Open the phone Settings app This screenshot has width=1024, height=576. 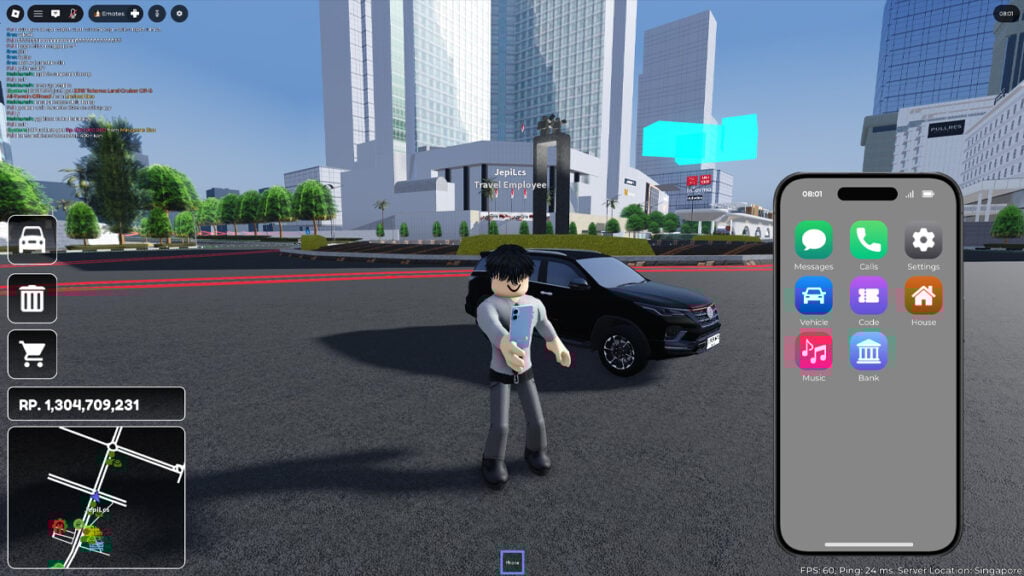tap(923, 241)
